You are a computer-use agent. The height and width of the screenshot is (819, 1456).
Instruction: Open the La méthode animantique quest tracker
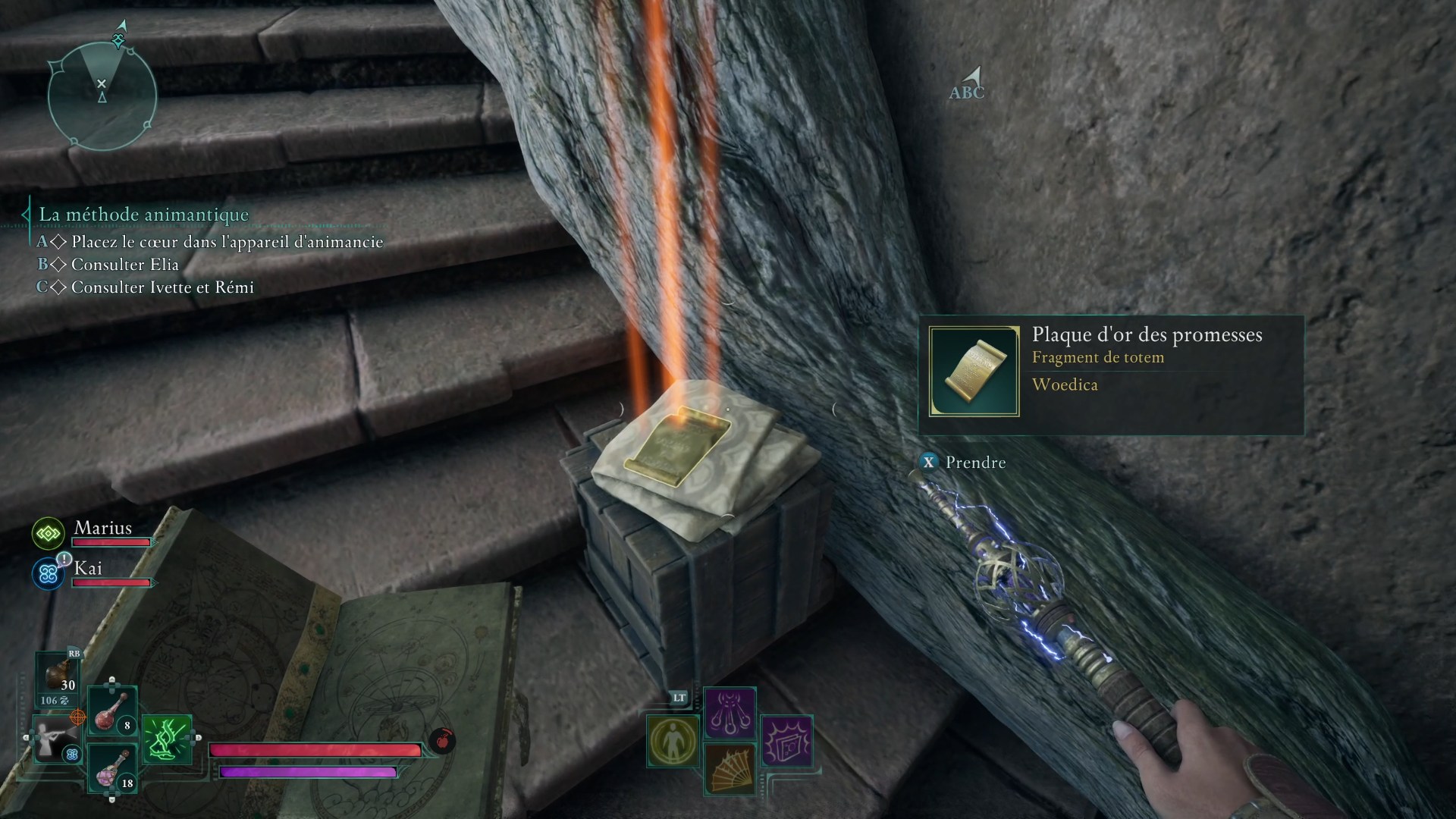pos(143,215)
